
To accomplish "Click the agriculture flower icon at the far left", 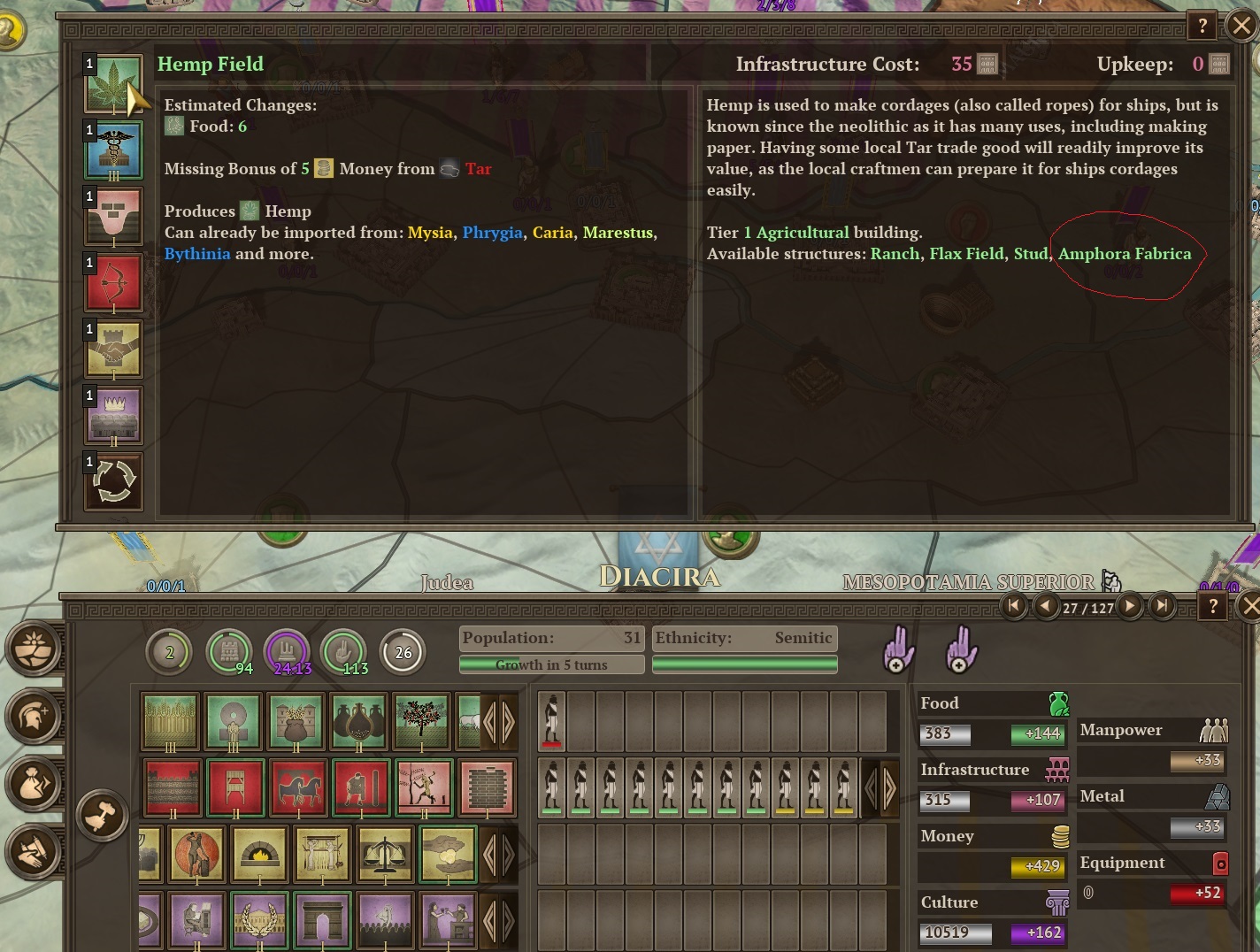I will tap(35, 649).
